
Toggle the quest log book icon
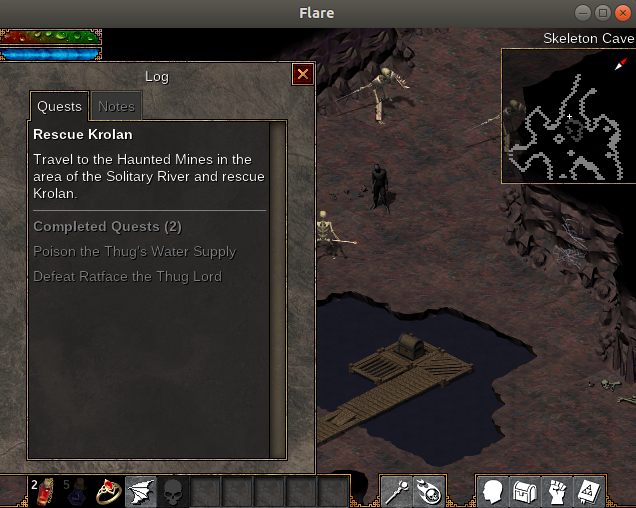pyautogui.click(x=589, y=492)
